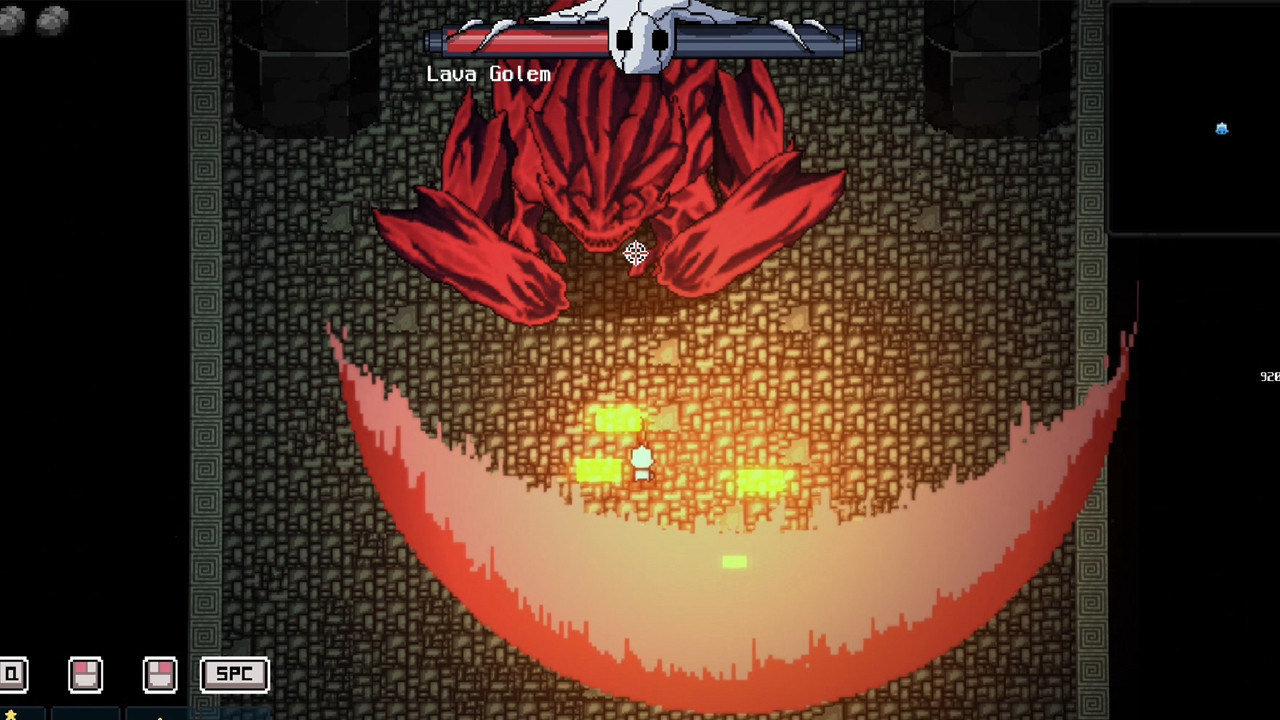Click the yellow loot drop near the player
Viewport: 1280px width, 720px height.
click(x=617, y=422)
